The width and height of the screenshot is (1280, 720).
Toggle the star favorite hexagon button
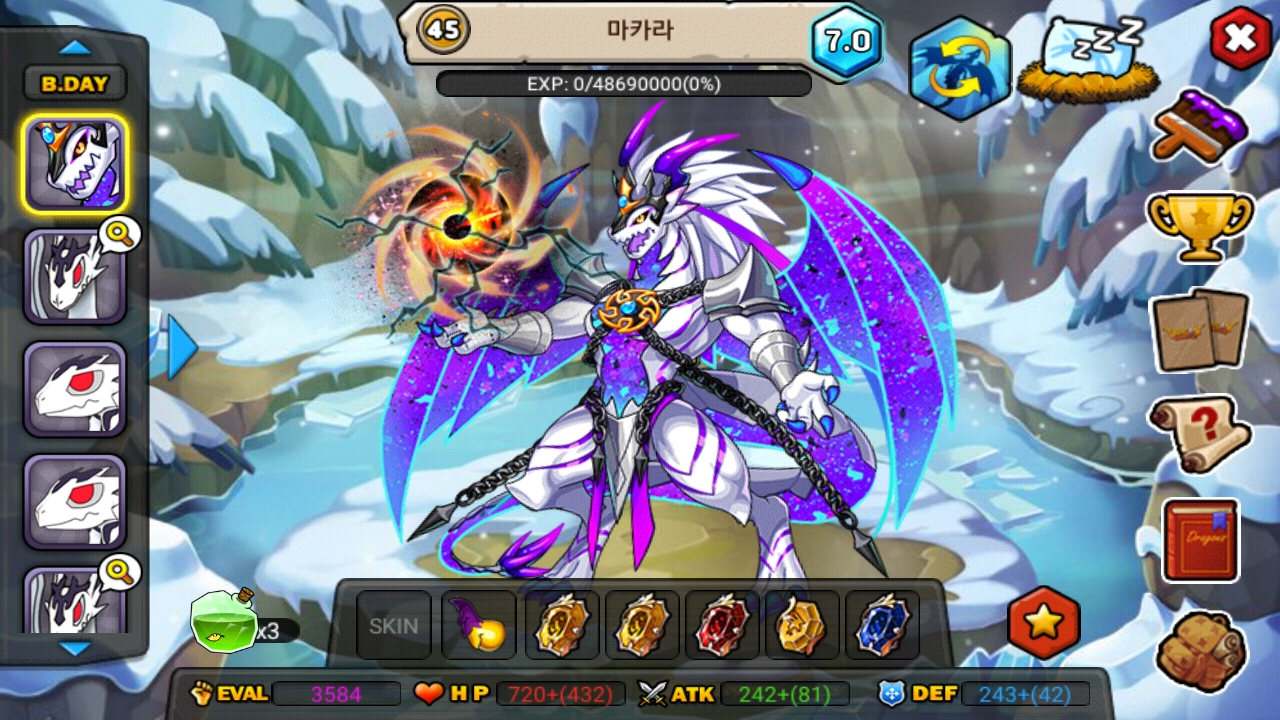(1043, 623)
